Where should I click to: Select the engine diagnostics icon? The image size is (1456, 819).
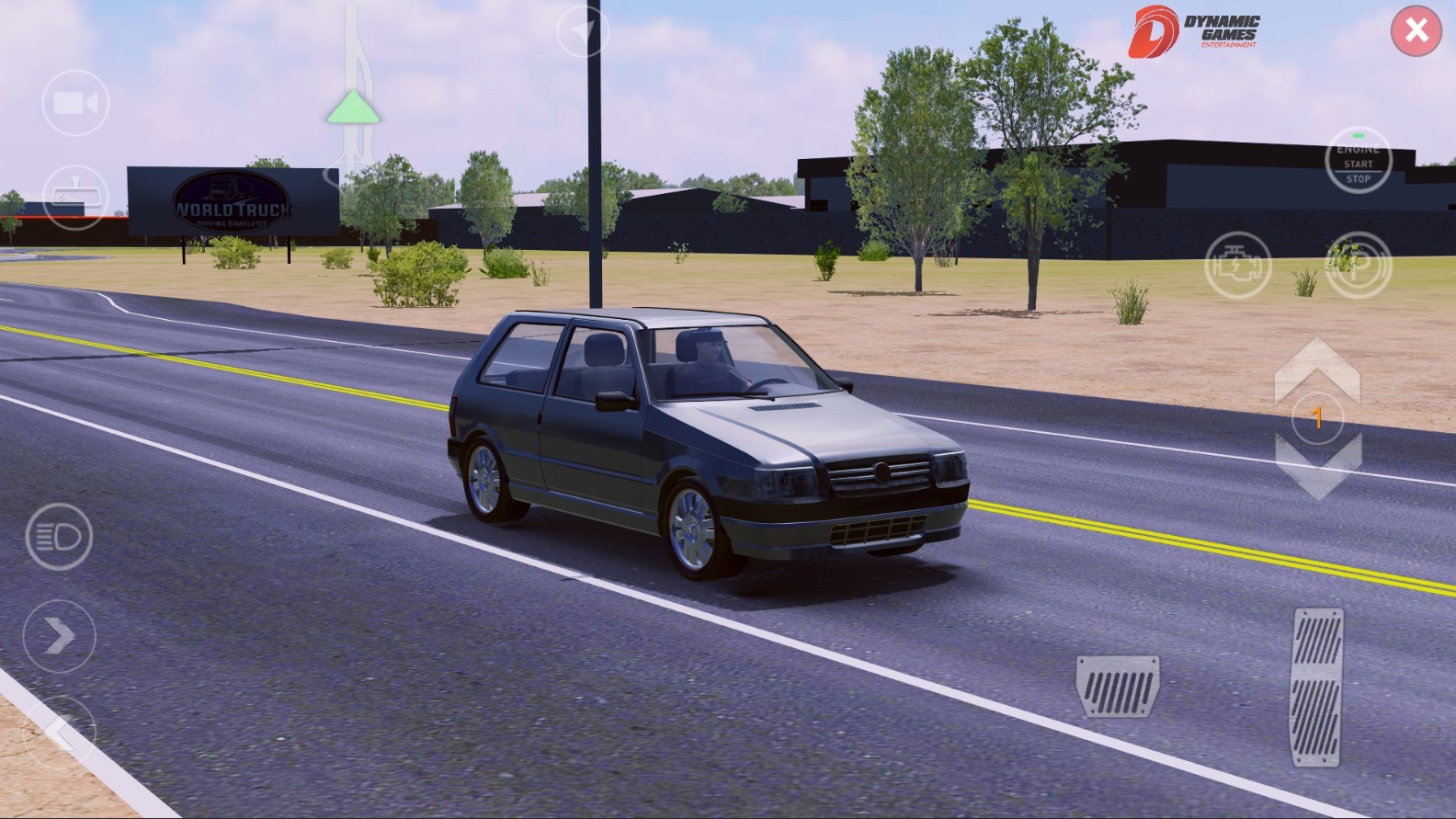pyautogui.click(x=1239, y=265)
